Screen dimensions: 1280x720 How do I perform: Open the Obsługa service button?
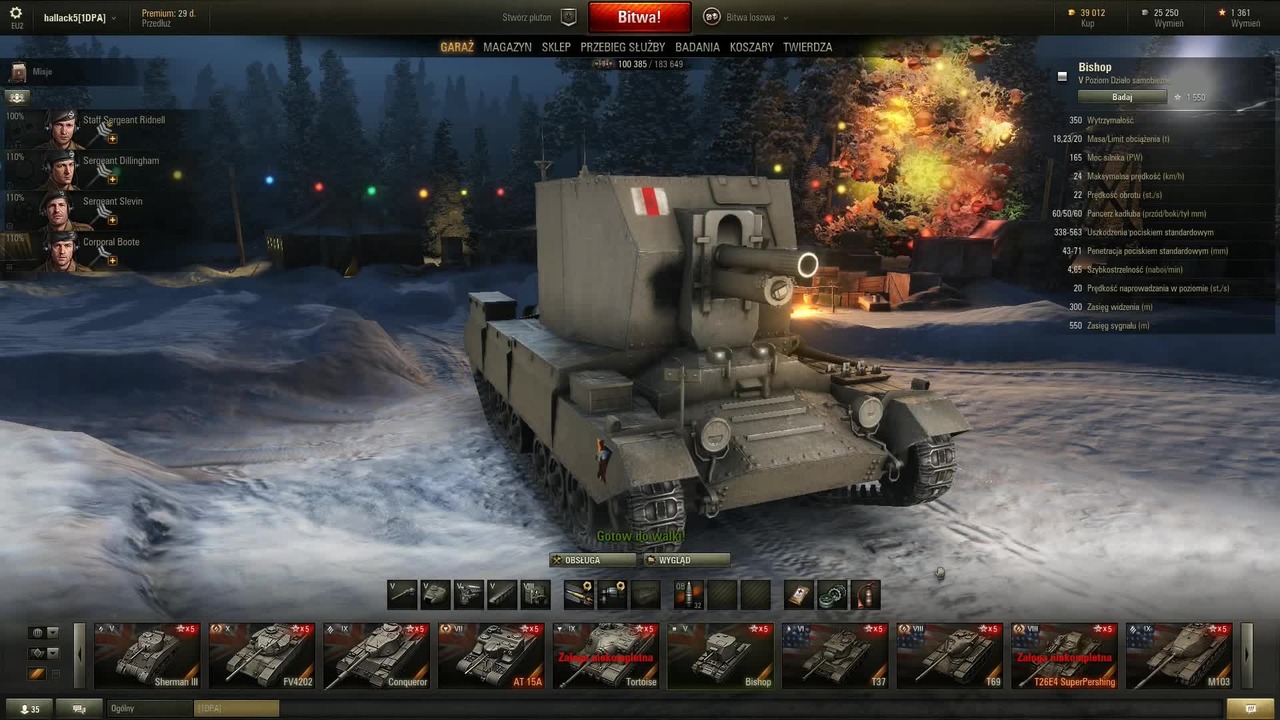(592, 560)
